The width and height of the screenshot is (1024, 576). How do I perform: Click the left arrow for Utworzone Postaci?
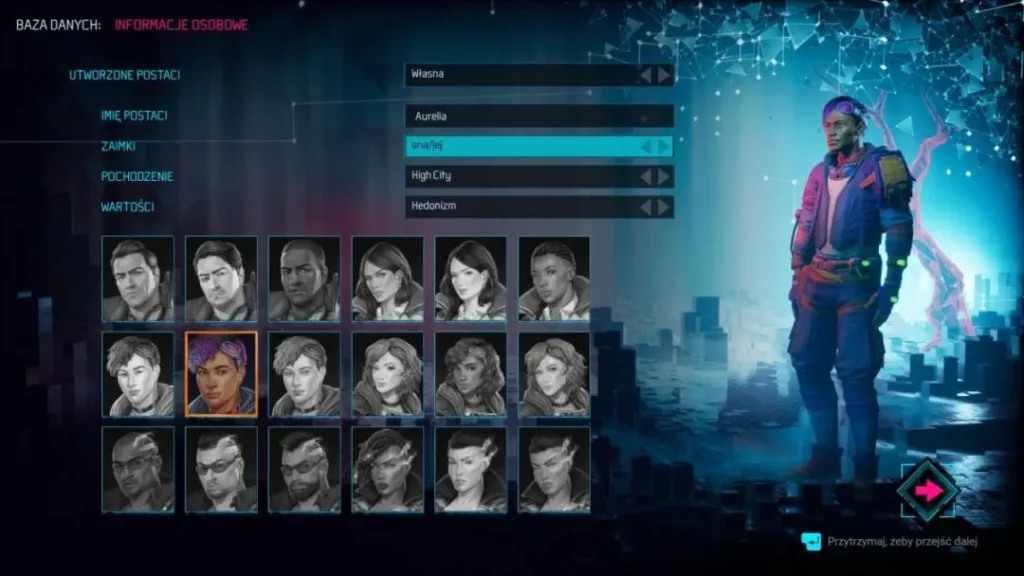point(646,75)
